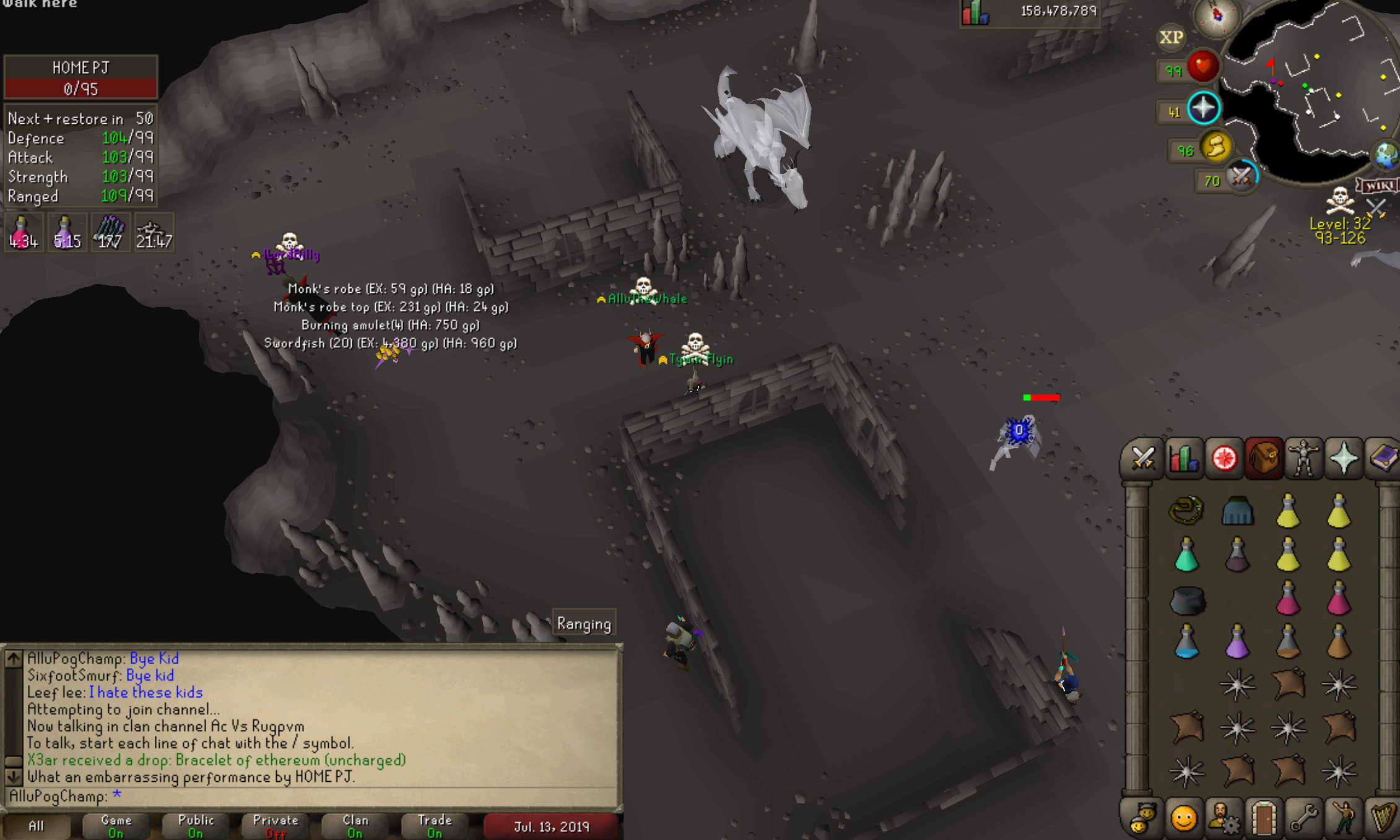The height and width of the screenshot is (840, 1400).
Task: Open the Combat Options tab
Action: point(1142,459)
